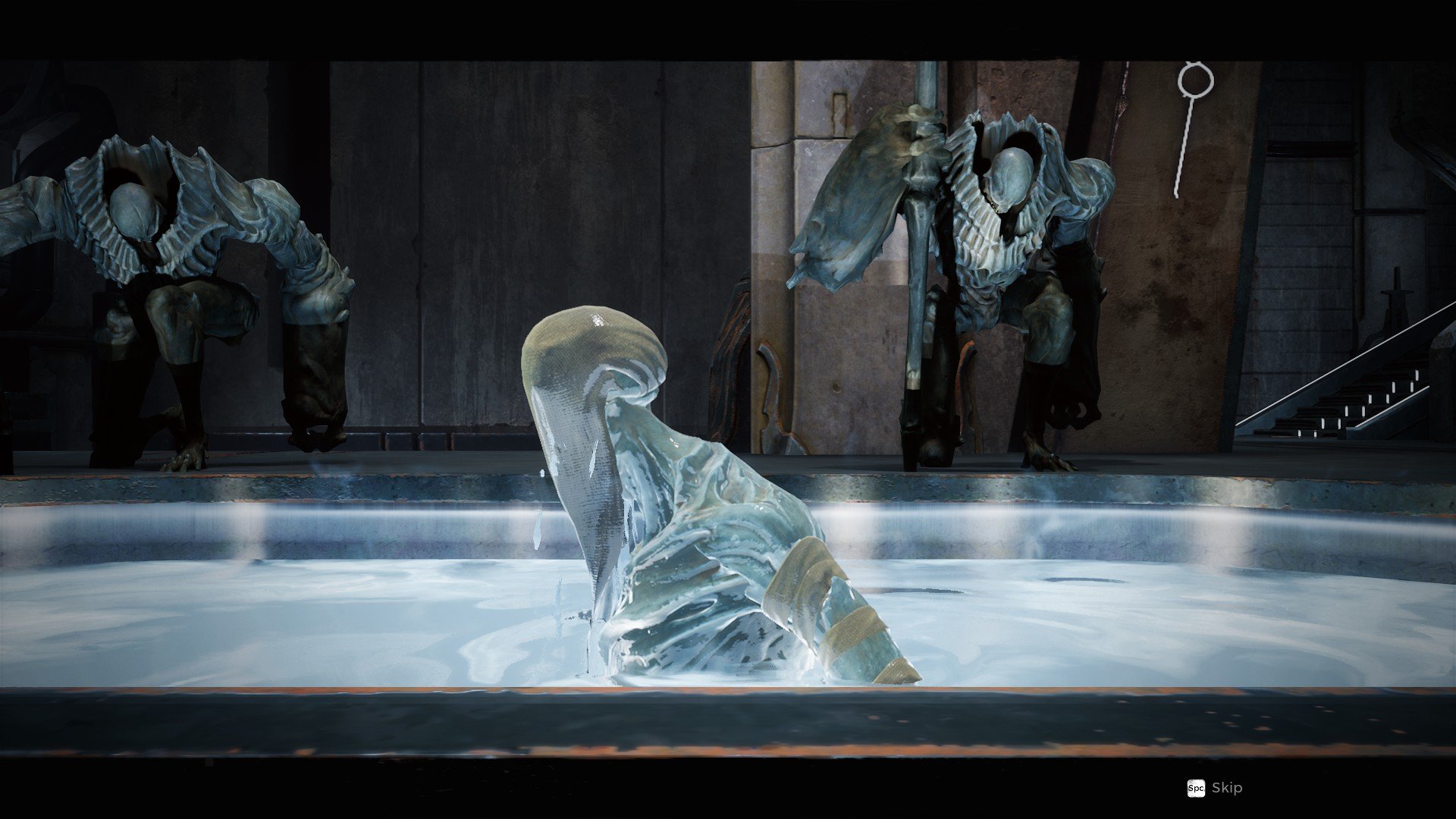Click the circular loop of the hanging thread
Viewport: 1456px width, 819px height.
(1197, 78)
